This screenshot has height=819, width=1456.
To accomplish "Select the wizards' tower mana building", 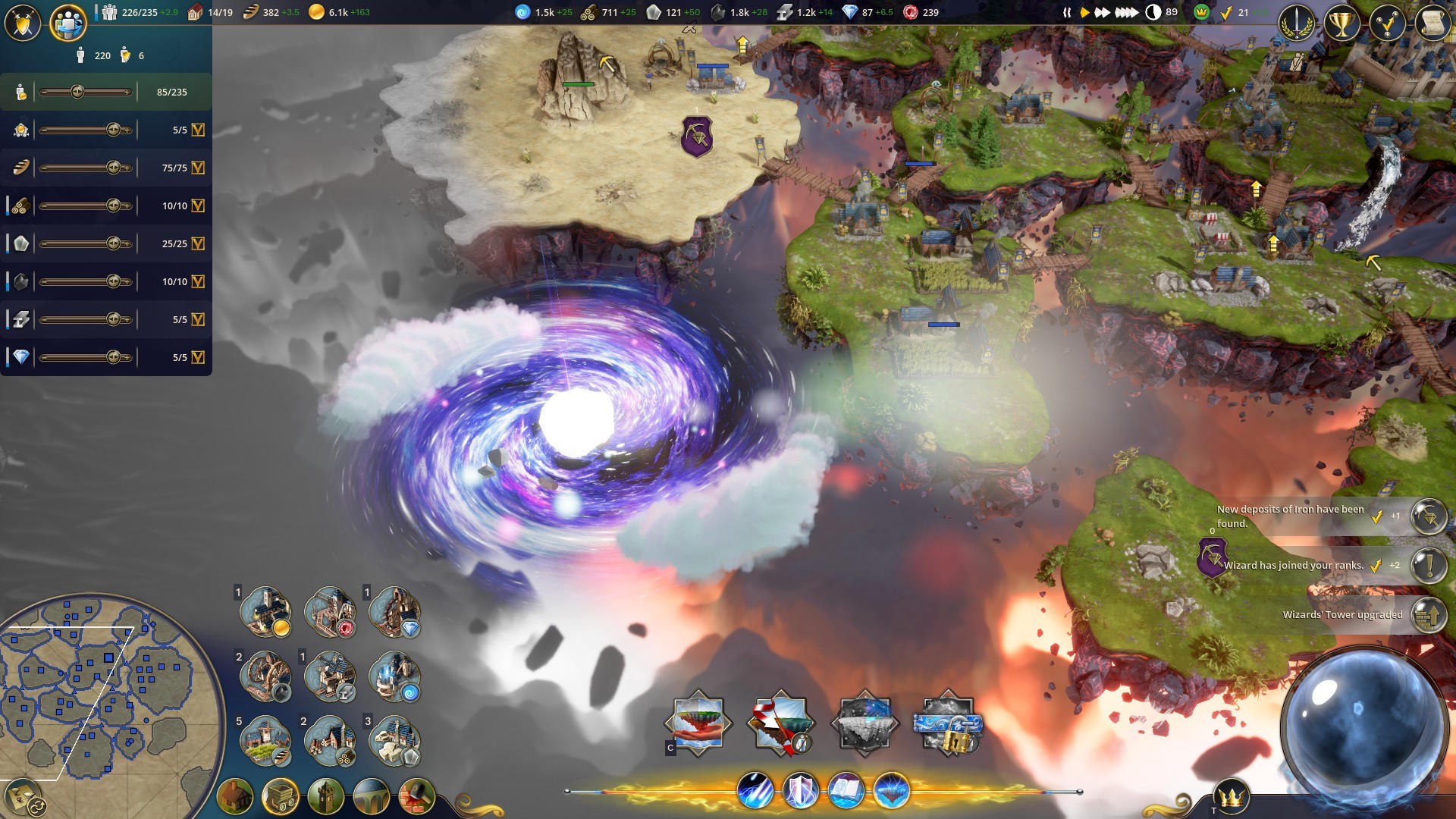I will point(394,676).
